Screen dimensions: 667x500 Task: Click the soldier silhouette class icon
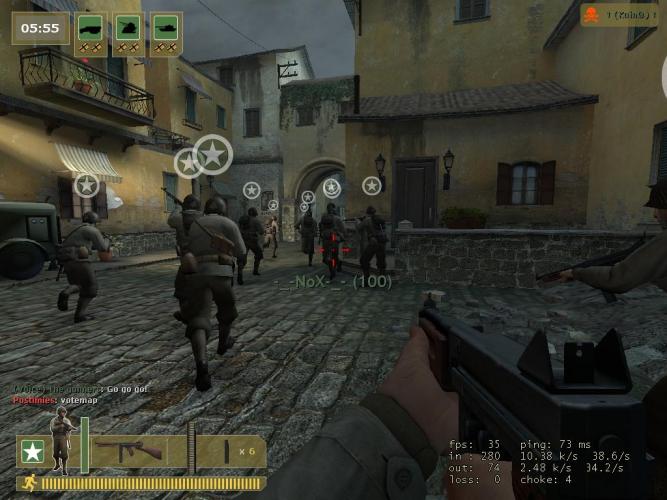(62, 442)
